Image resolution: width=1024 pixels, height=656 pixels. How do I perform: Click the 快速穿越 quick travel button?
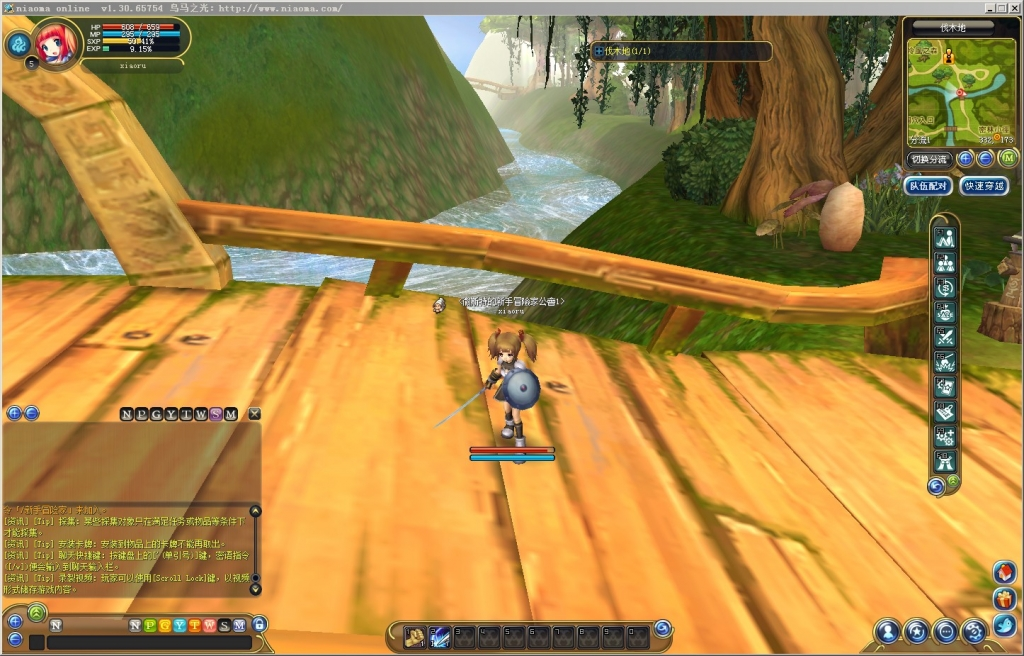[x=983, y=186]
